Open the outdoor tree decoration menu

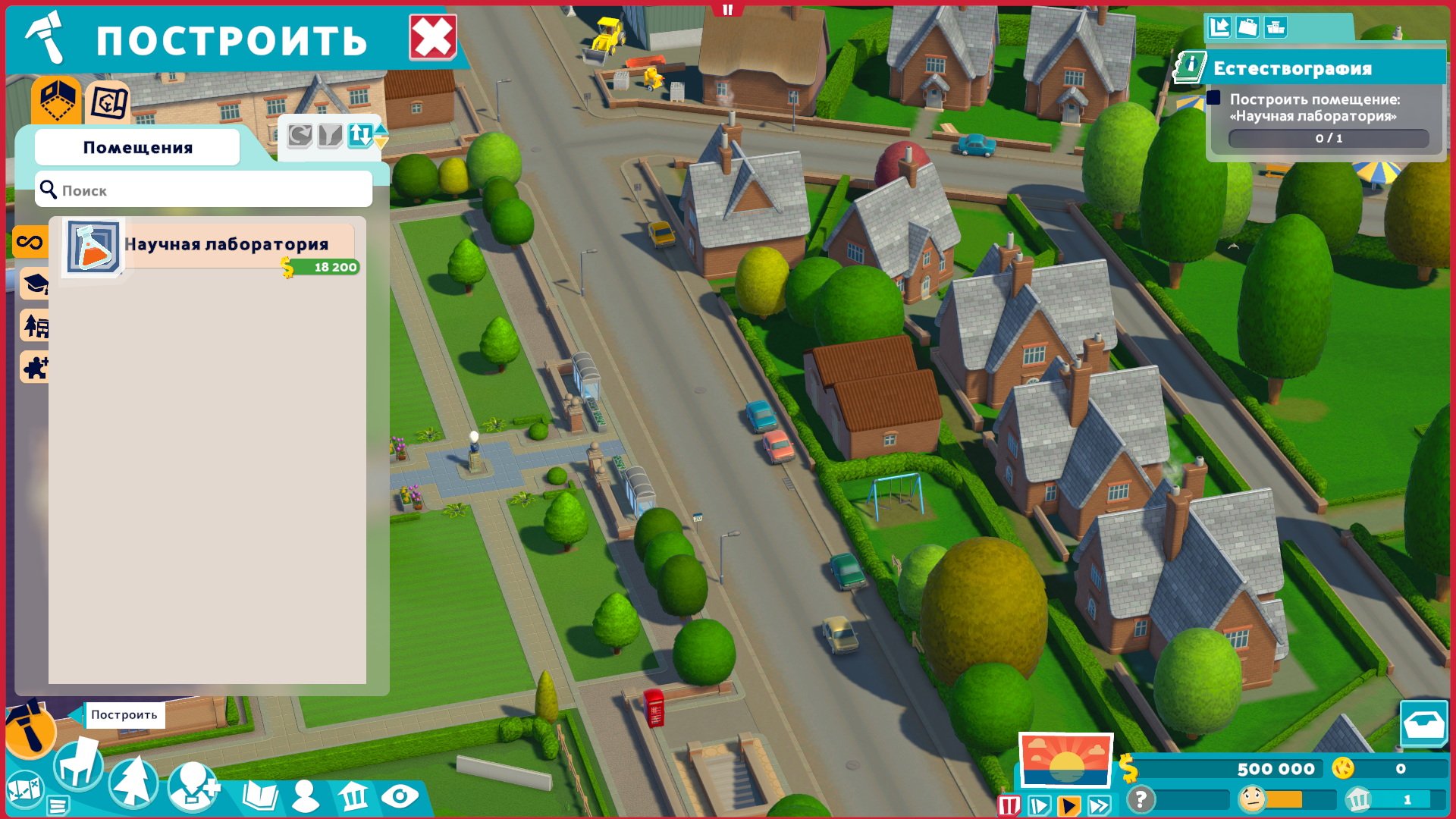(133, 781)
